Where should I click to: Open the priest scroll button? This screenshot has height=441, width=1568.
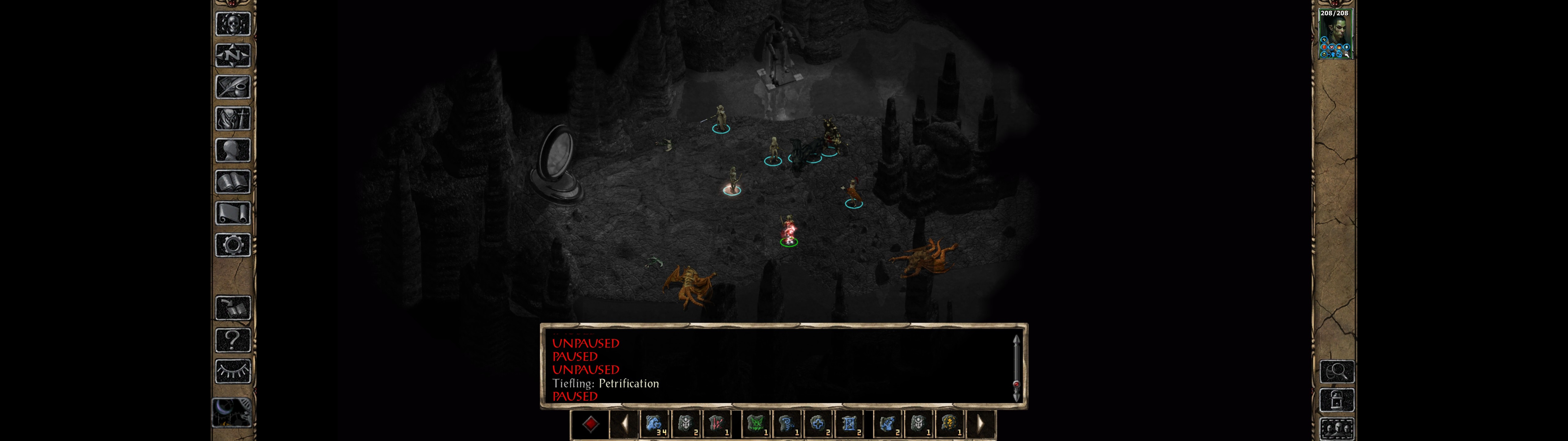click(x=233, y=213)
